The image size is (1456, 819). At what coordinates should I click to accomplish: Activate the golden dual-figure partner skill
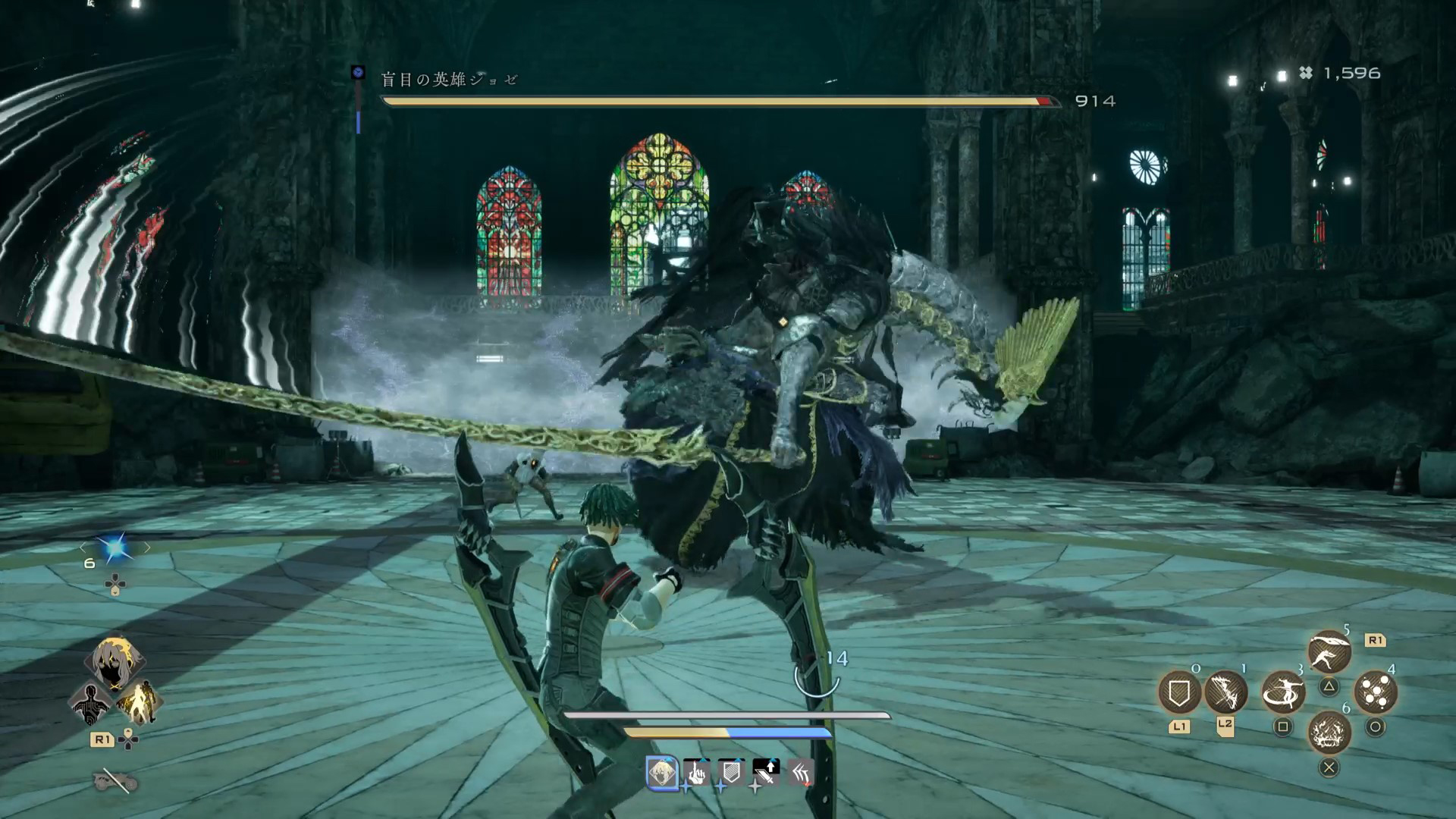140,702
